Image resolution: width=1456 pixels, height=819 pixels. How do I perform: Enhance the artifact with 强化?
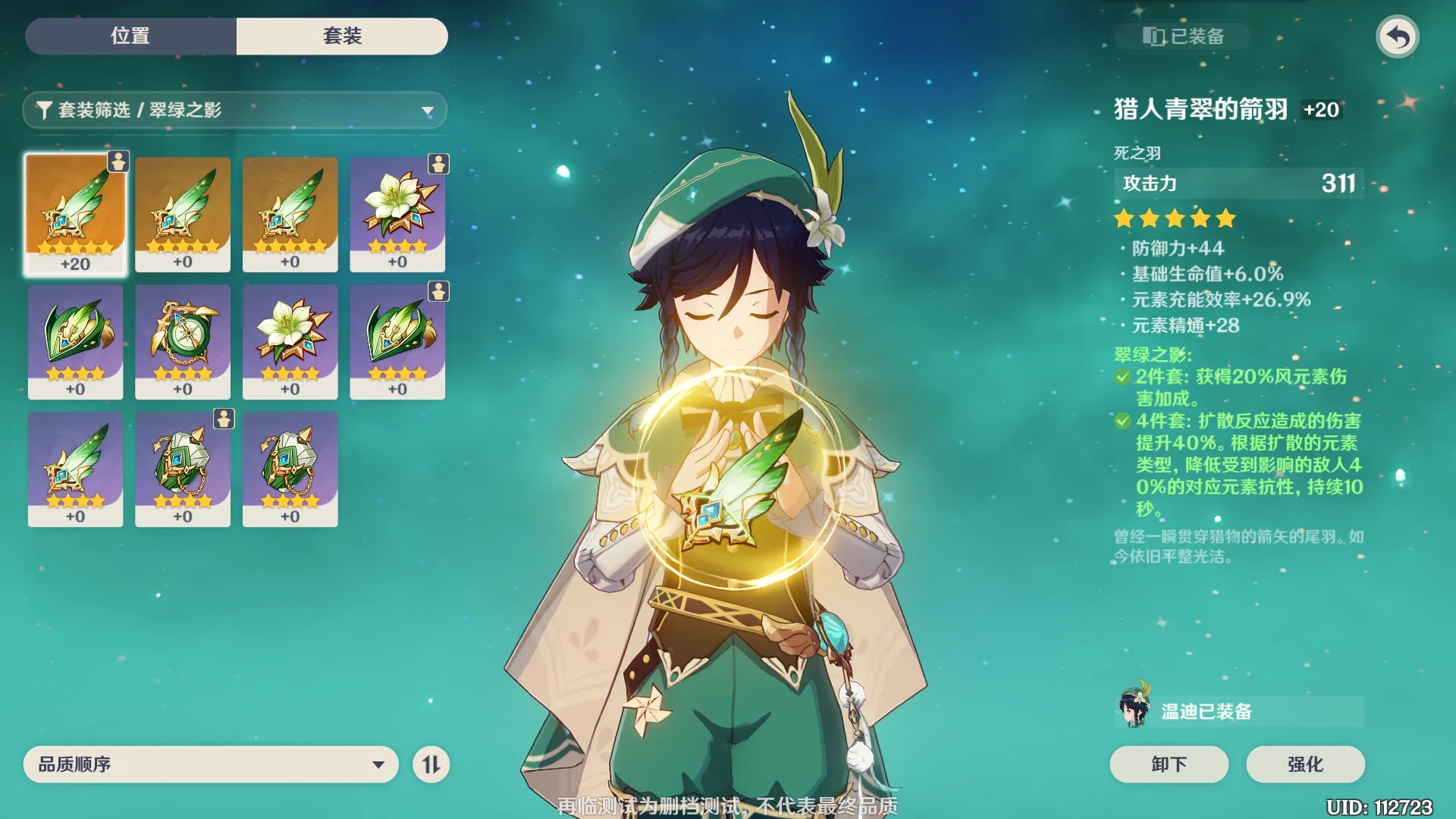pos(1305,764)
